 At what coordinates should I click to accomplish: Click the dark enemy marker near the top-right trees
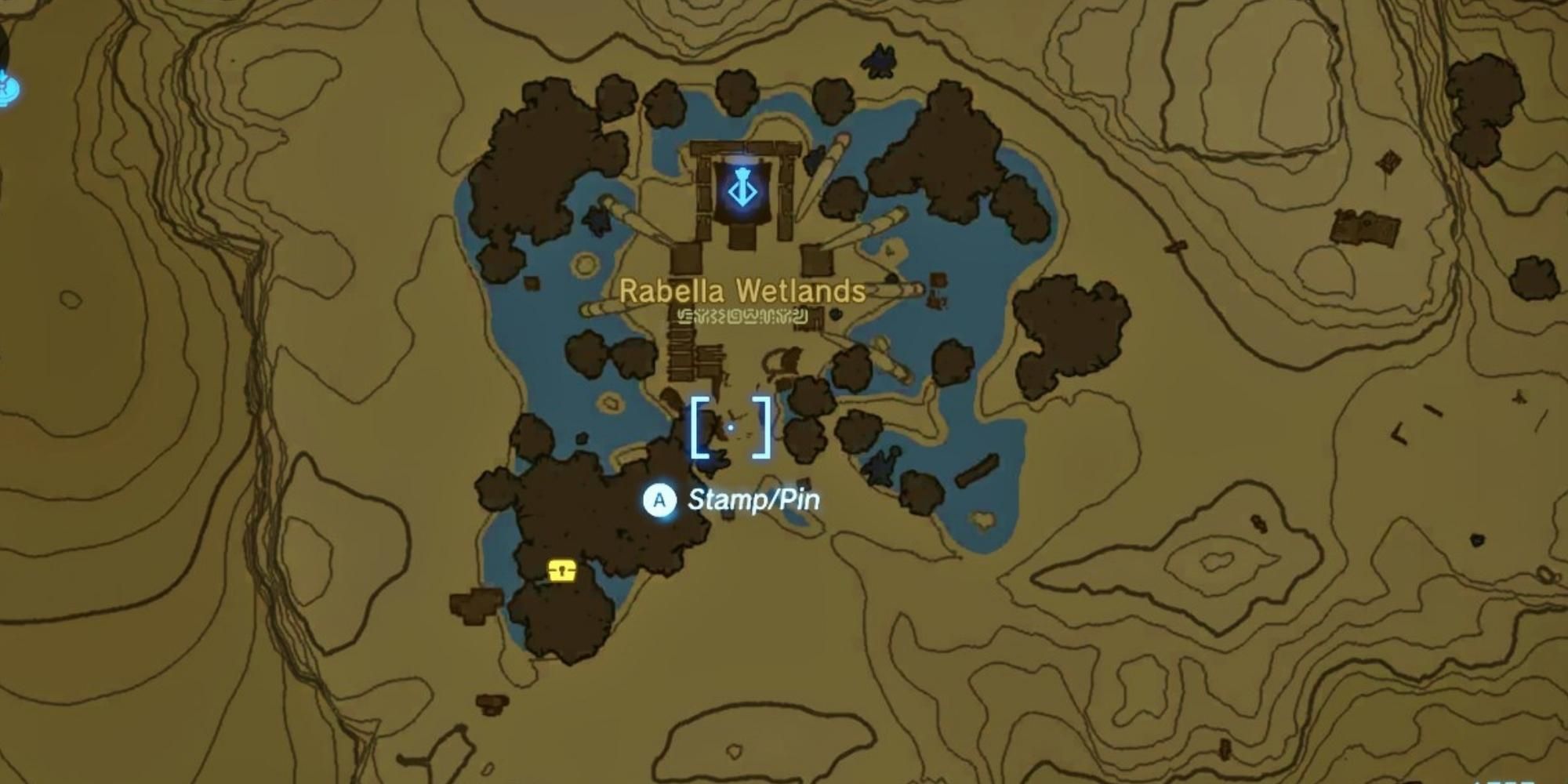pyautogui.click(x=880, y=60)
